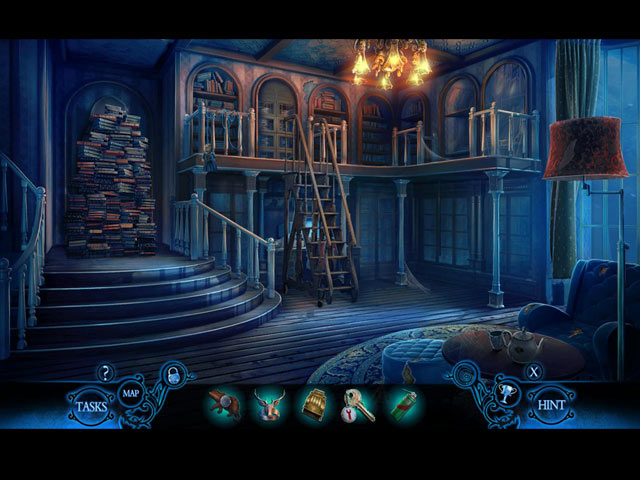Click the X button above Hint
The image size is (640, 480).
(x=535, y=372)
